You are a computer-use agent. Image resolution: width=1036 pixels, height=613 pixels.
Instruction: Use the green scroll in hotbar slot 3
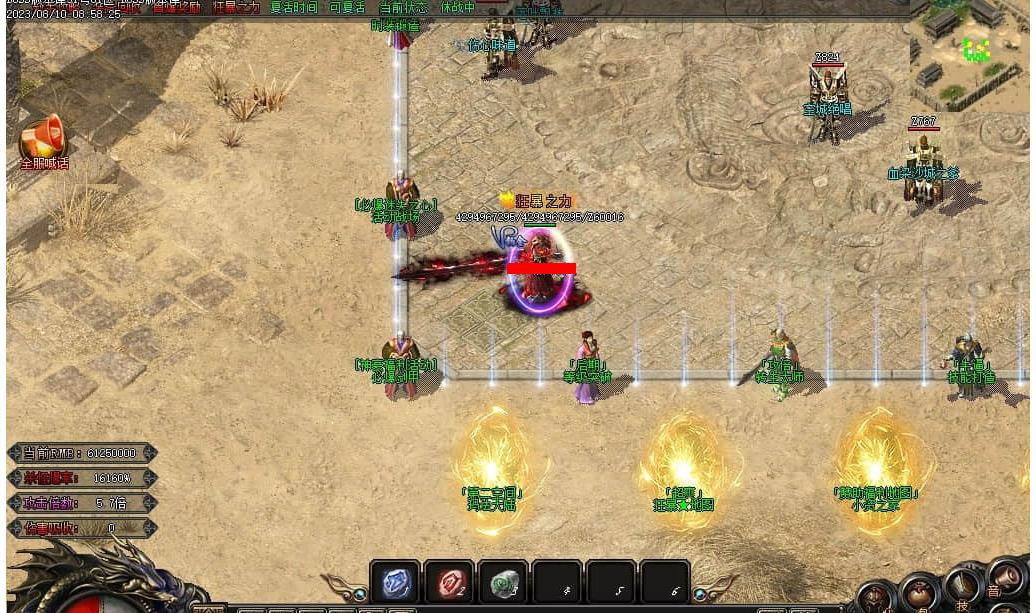coord(502,583)
